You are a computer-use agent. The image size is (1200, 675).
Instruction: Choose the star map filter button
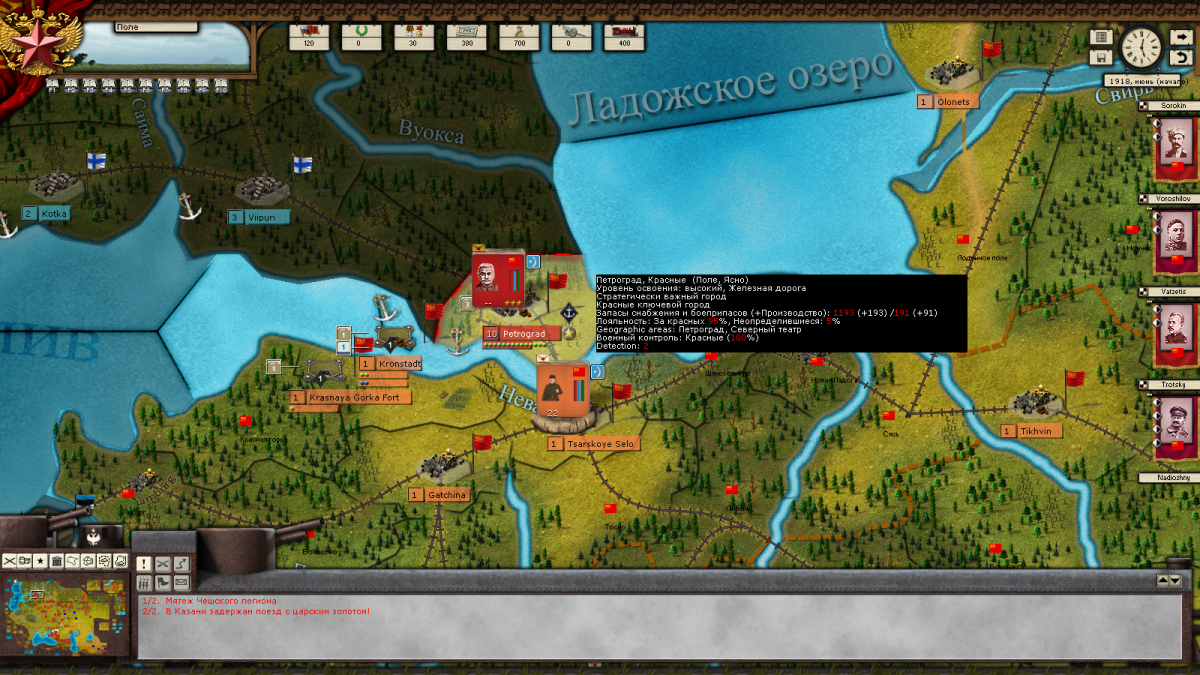click(40, 561)
